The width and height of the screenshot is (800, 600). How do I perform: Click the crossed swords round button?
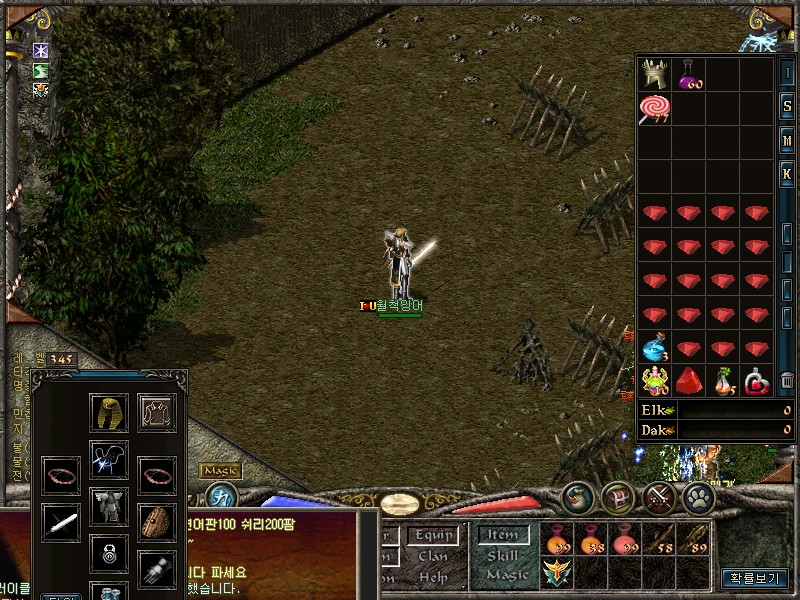(x=659, y=497)
